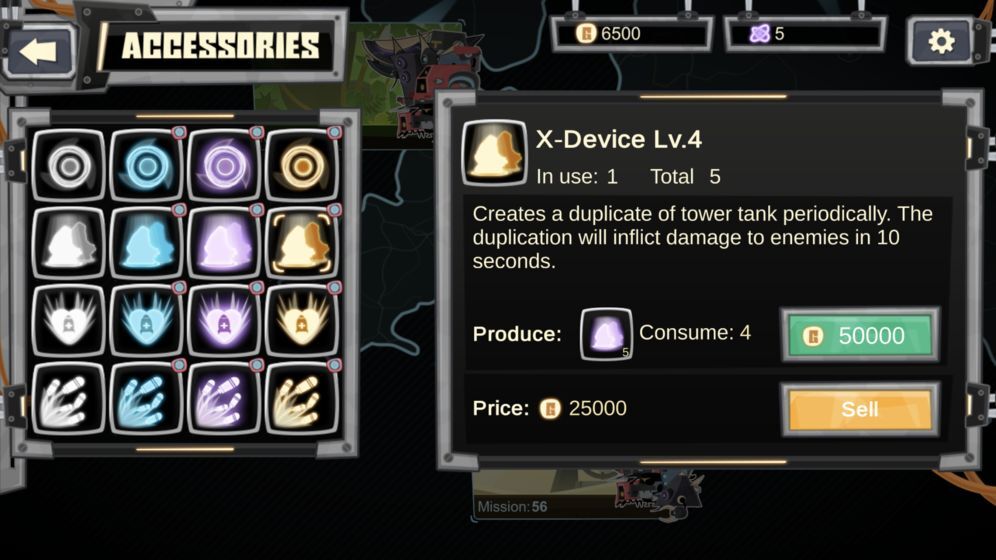Select the white silhouette device slot
996x560 pixels.
coord(68,244)
